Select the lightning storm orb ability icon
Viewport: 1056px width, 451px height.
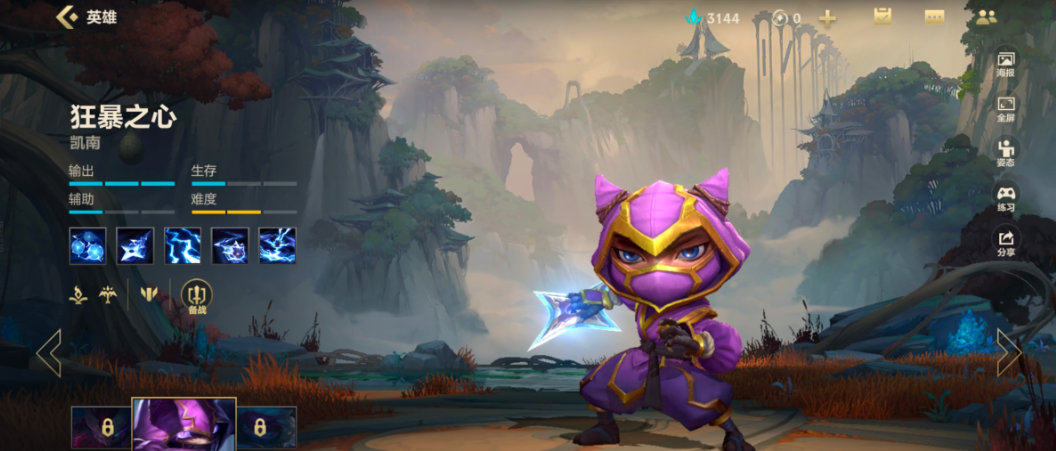pyautogui.click(x=277, y=246)
